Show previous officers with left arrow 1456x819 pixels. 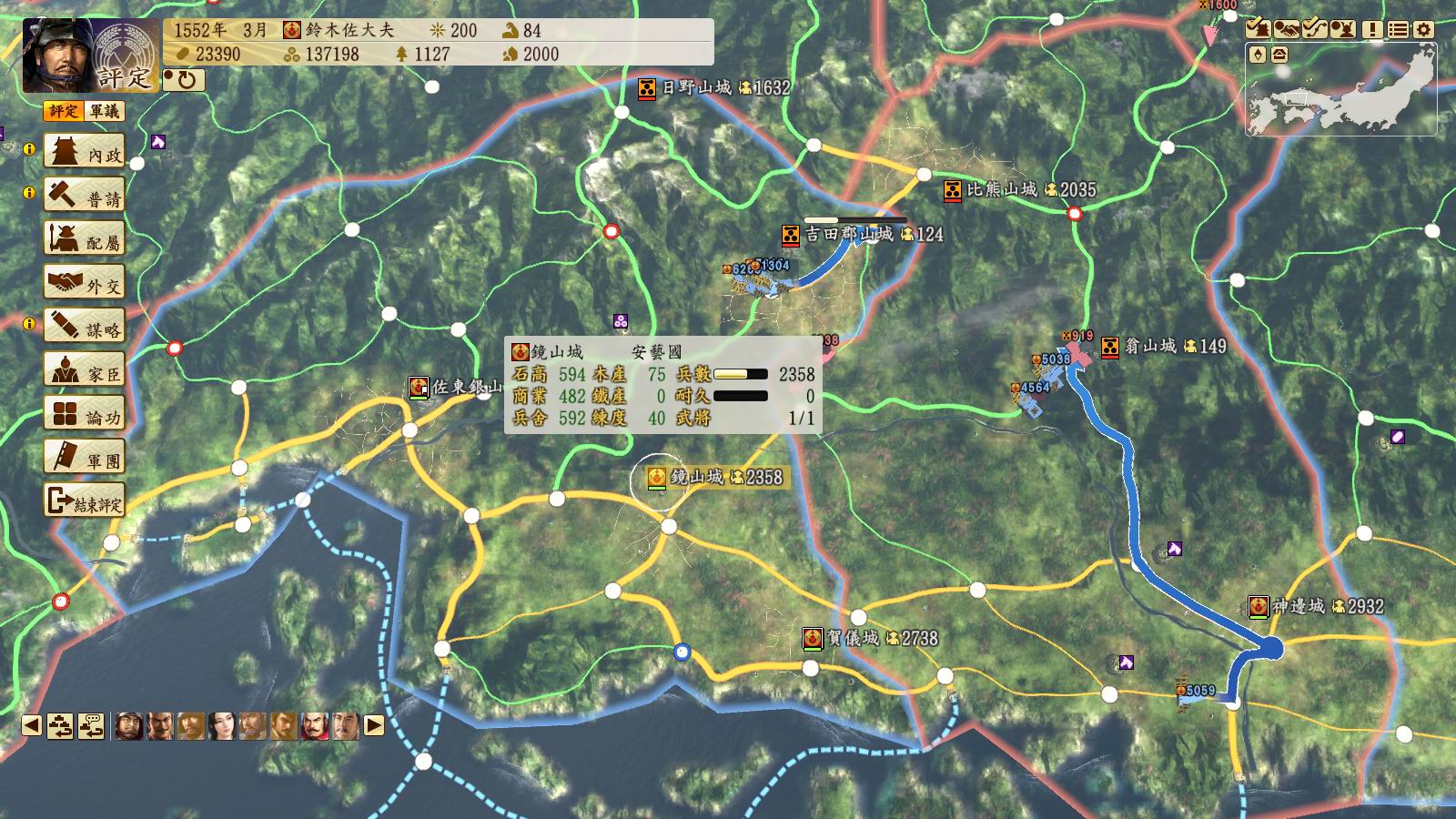[32, 726]
